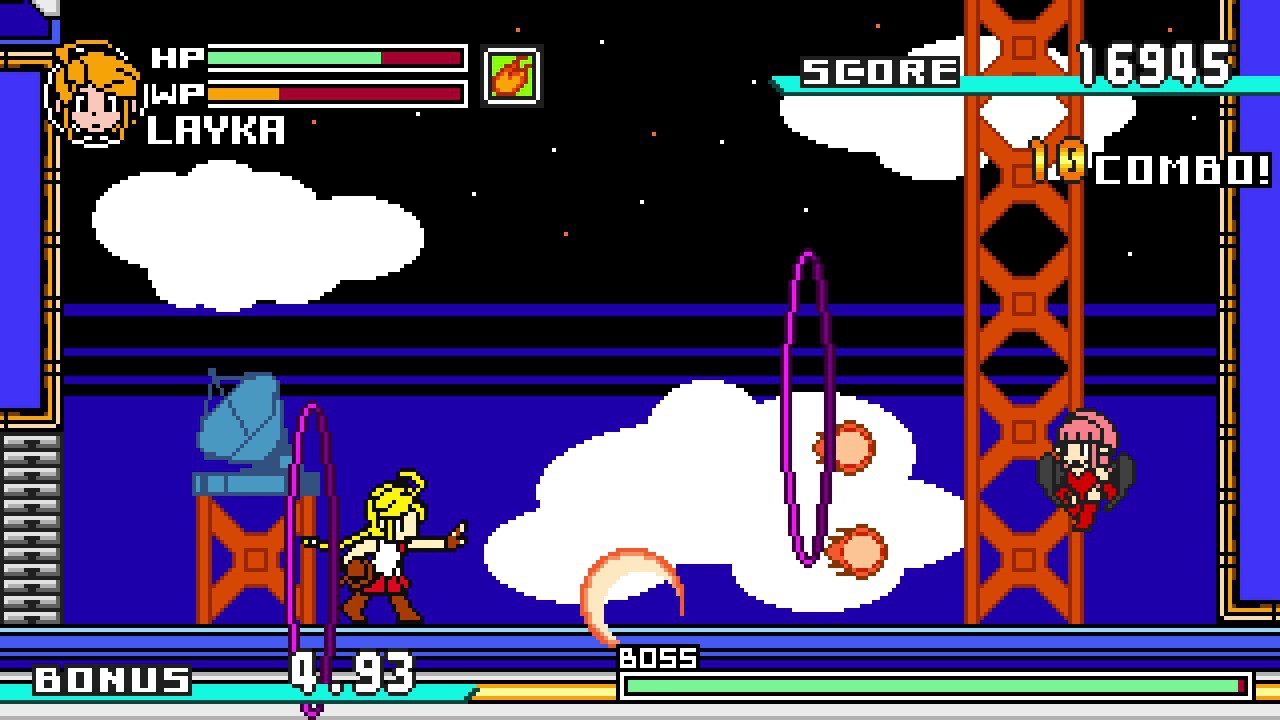Viewport: 1280px width, 720px height.
Task: Click the BONUS countdown timer 4.93
Action: pos(350,673)
